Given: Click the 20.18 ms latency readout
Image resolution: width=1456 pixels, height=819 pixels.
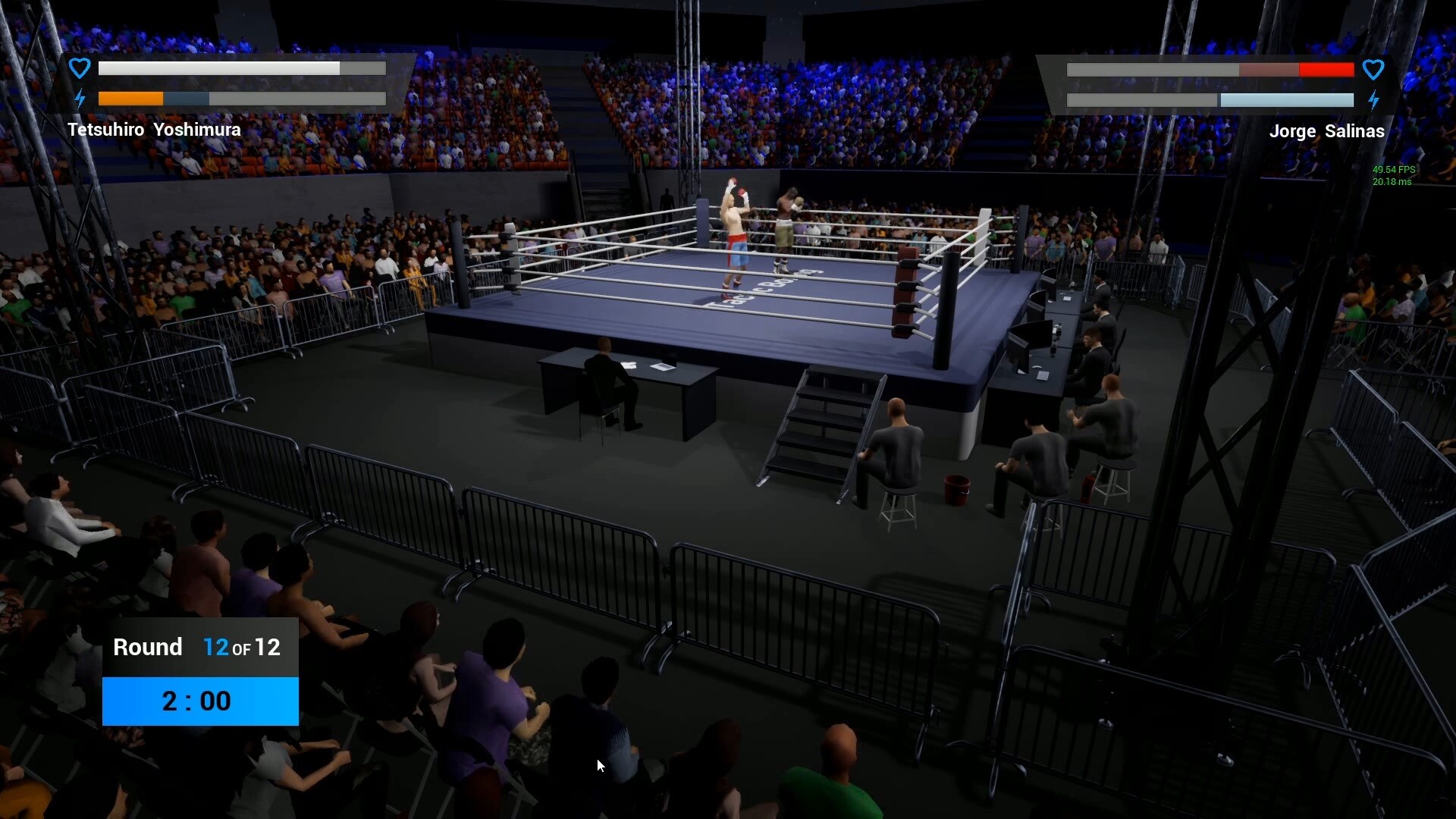Looking at the screenshot, I should pyautogui.click(x=1394, y=182).
